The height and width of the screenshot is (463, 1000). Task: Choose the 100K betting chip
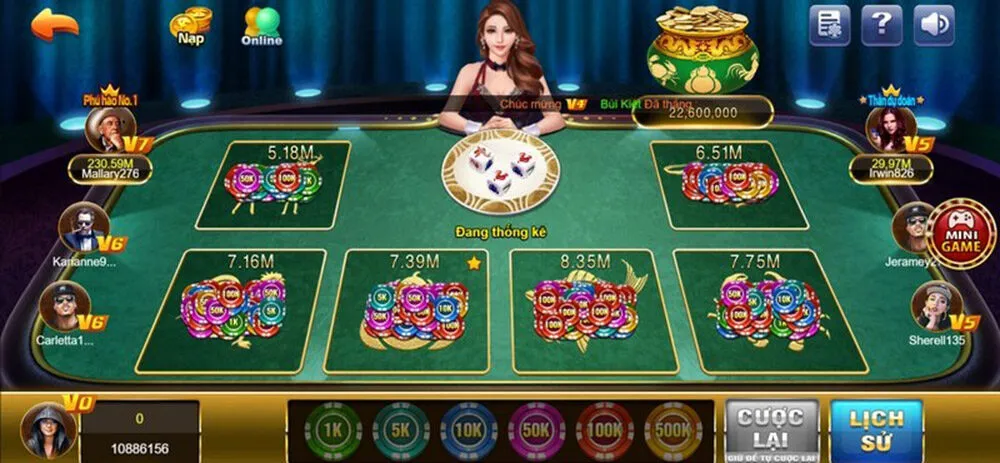tap(605, 430)
